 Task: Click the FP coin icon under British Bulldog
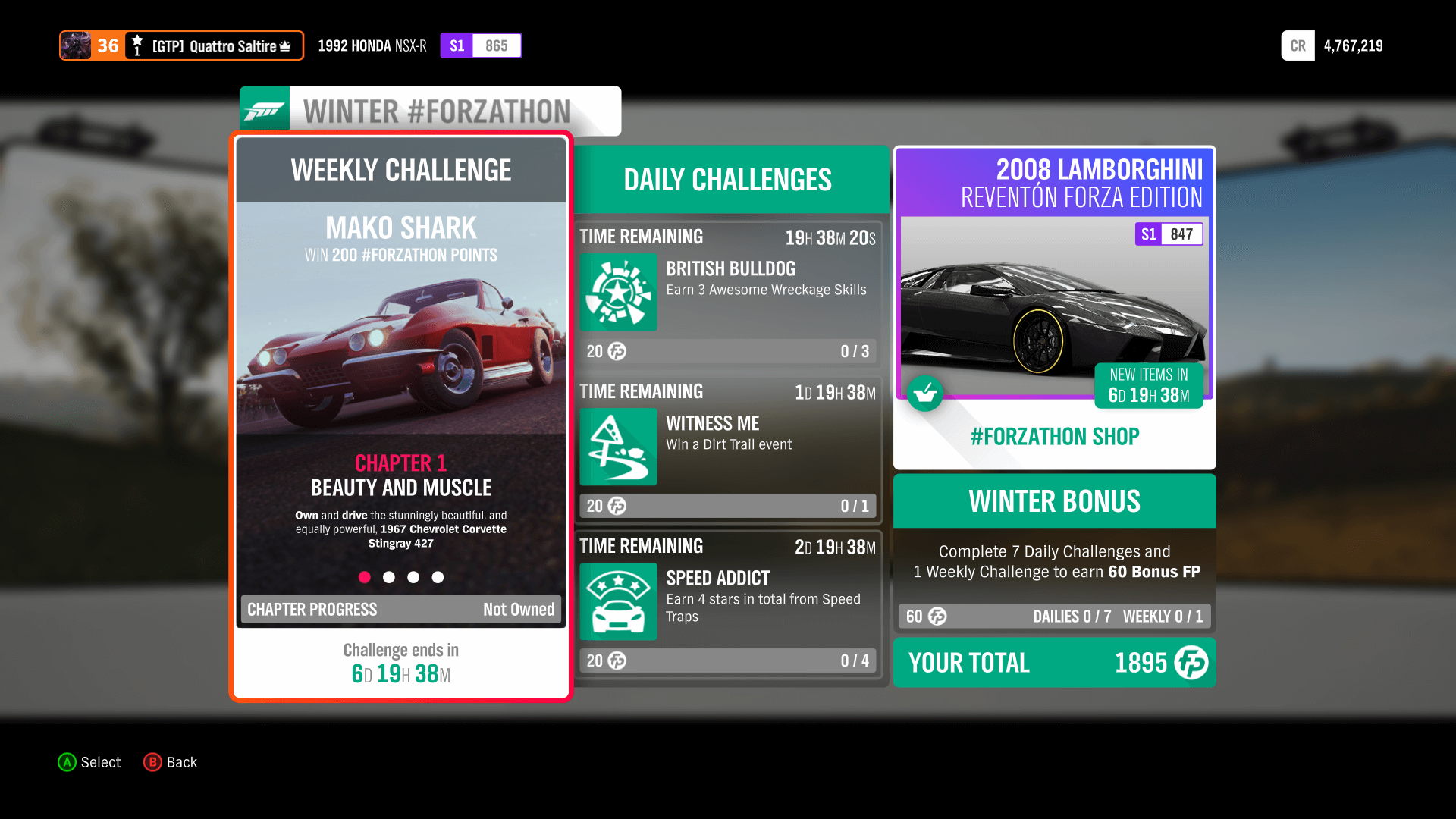tap(616, 351)
